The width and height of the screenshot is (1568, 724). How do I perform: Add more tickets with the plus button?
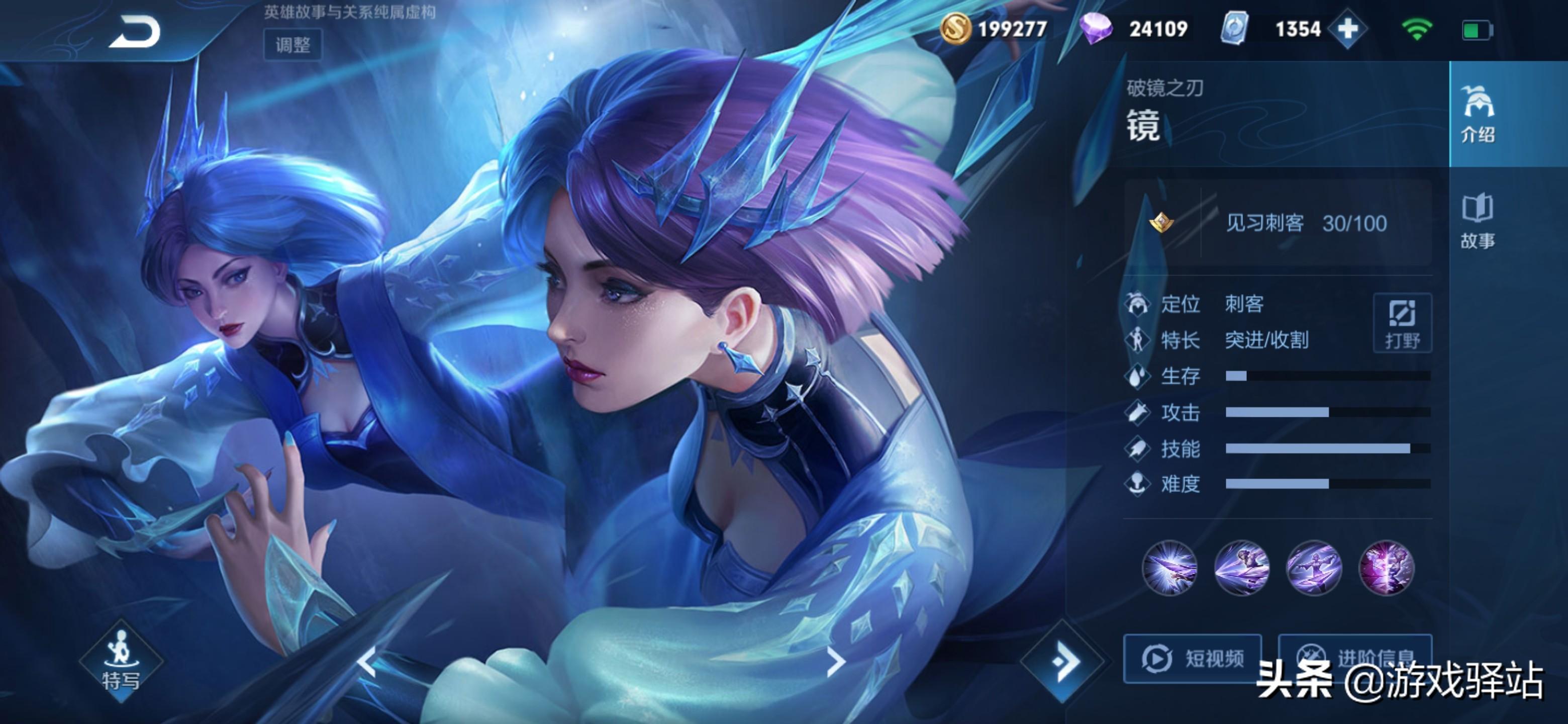pos(1347,29)
